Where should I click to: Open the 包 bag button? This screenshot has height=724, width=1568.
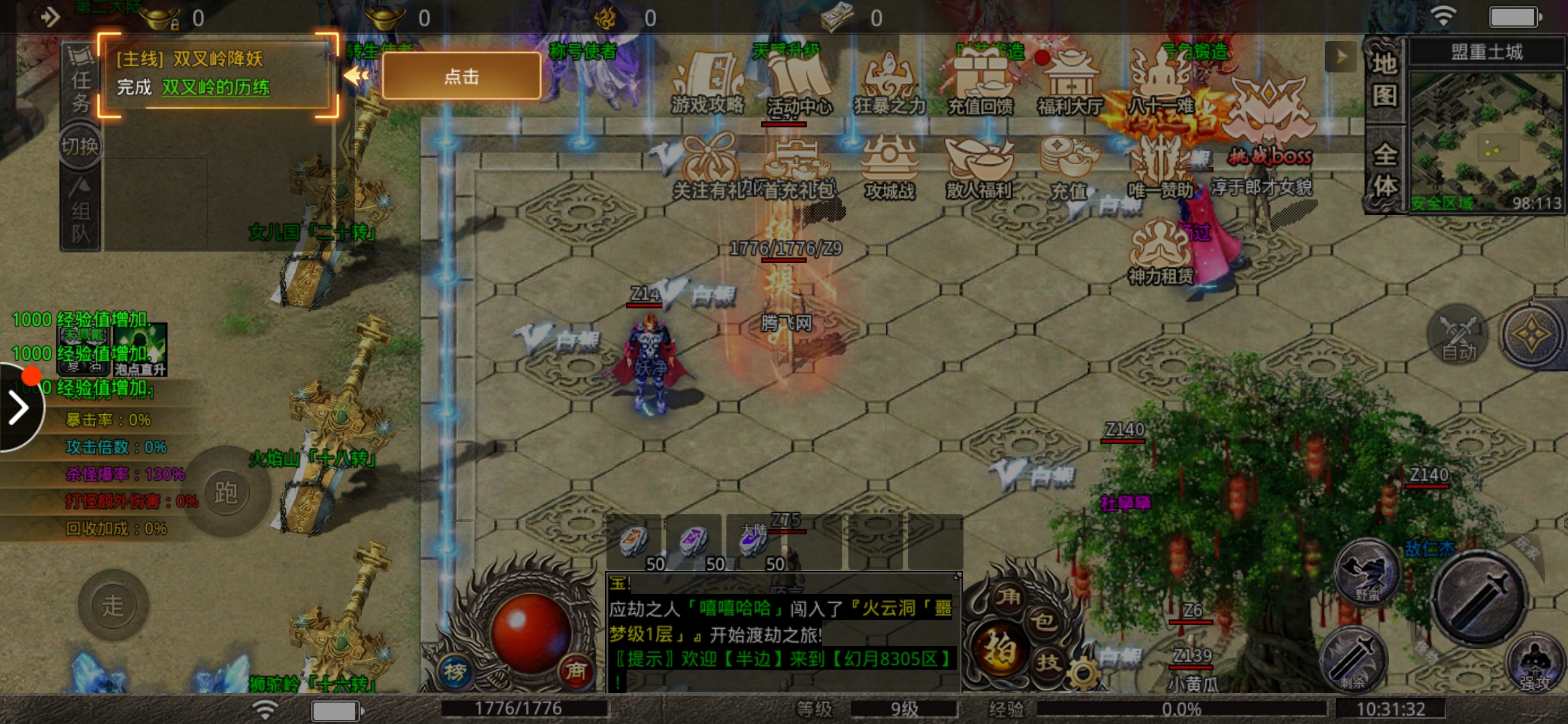1043,621
